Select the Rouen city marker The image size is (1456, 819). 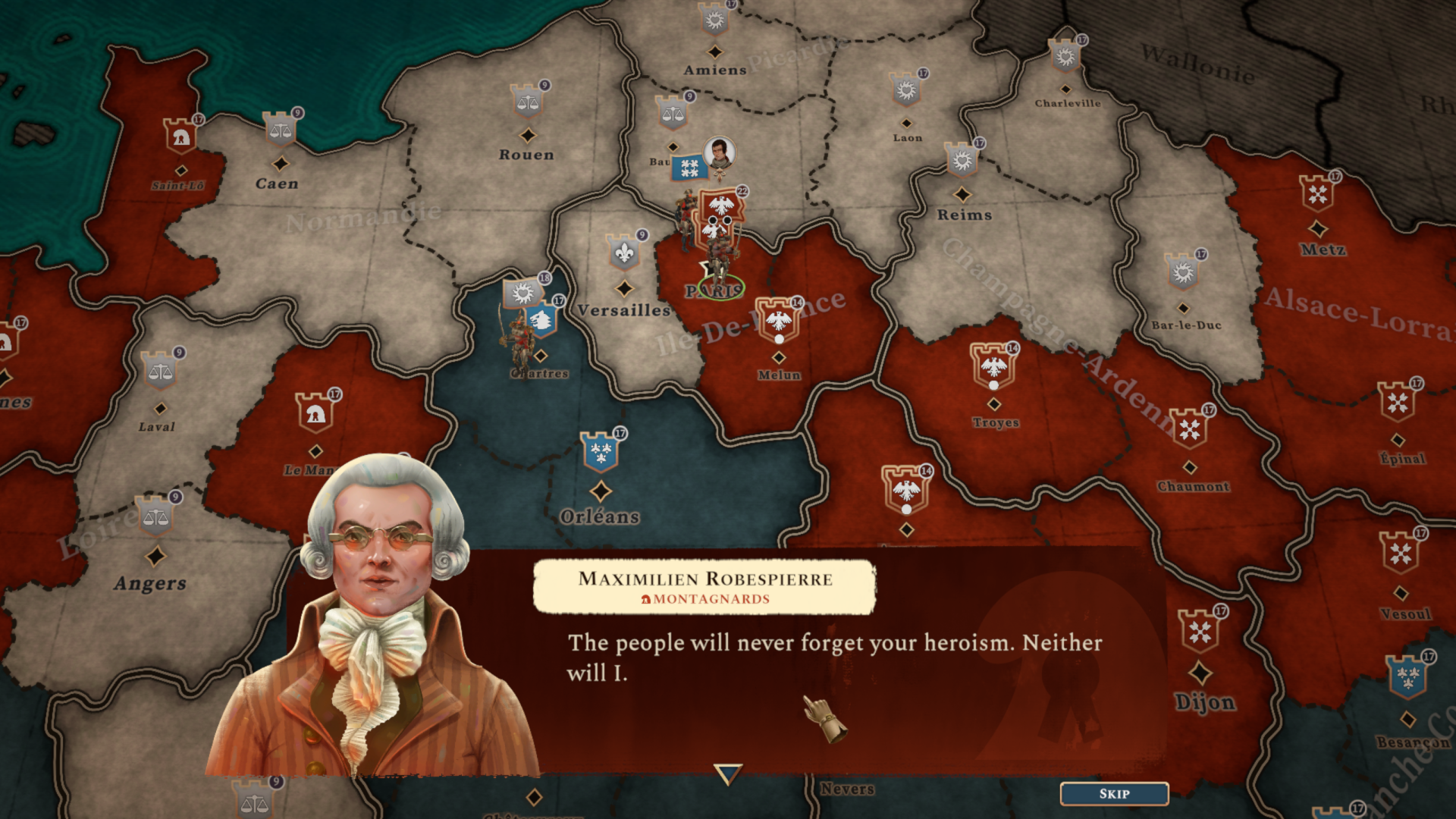coord(528,102)
